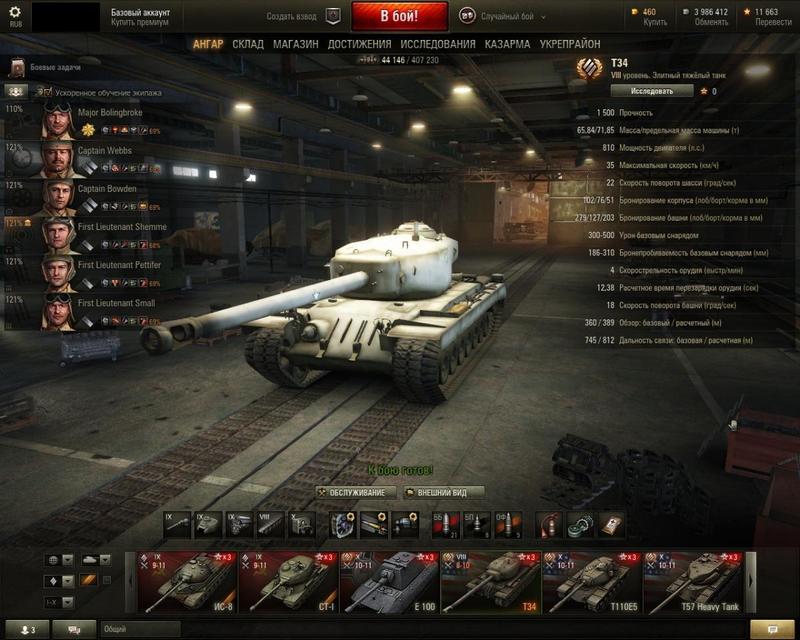Open the ВНЕШНИЙ ВИД appearance button
This screenshot has height=640, width=800.
coord(443,492)
